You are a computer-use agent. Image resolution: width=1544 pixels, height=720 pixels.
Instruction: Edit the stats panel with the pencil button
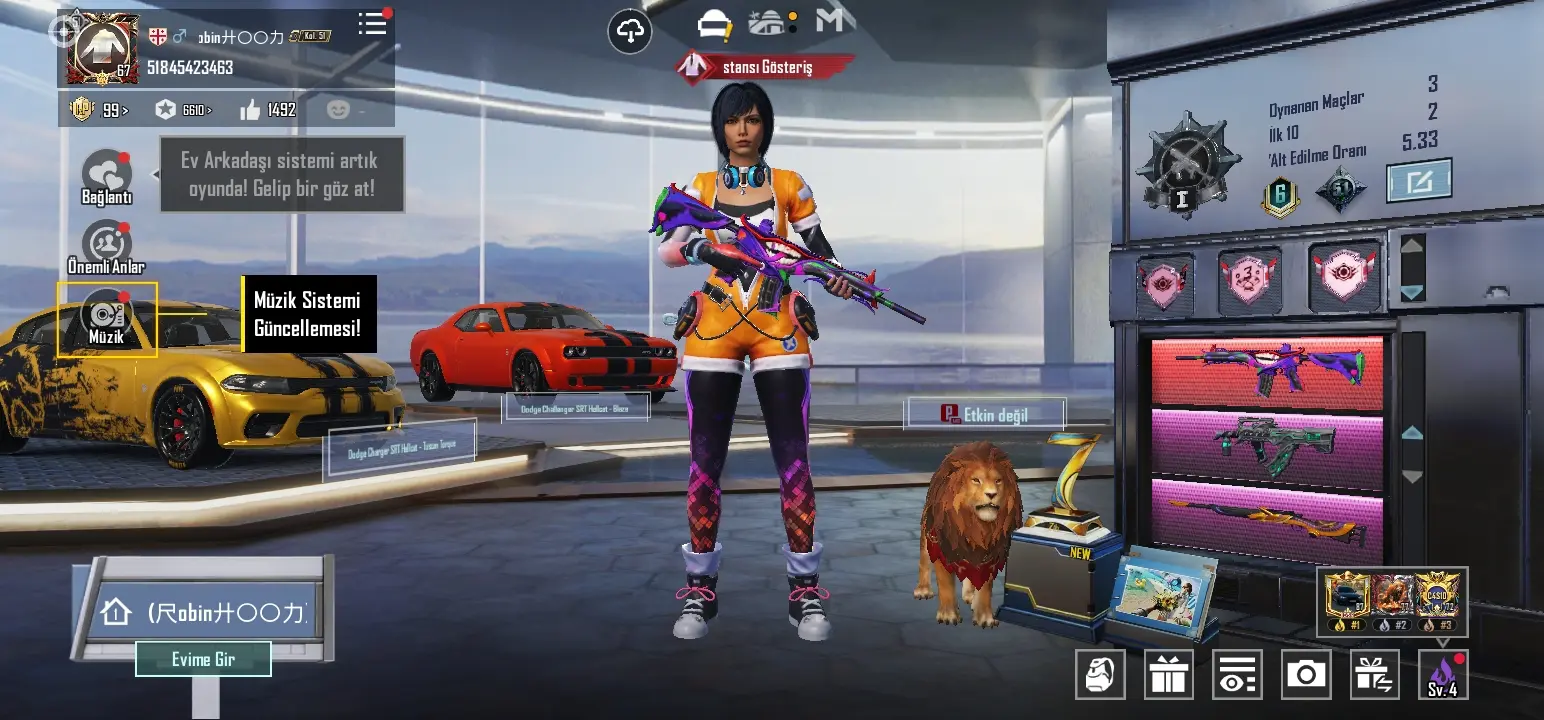pos(1419,181)
